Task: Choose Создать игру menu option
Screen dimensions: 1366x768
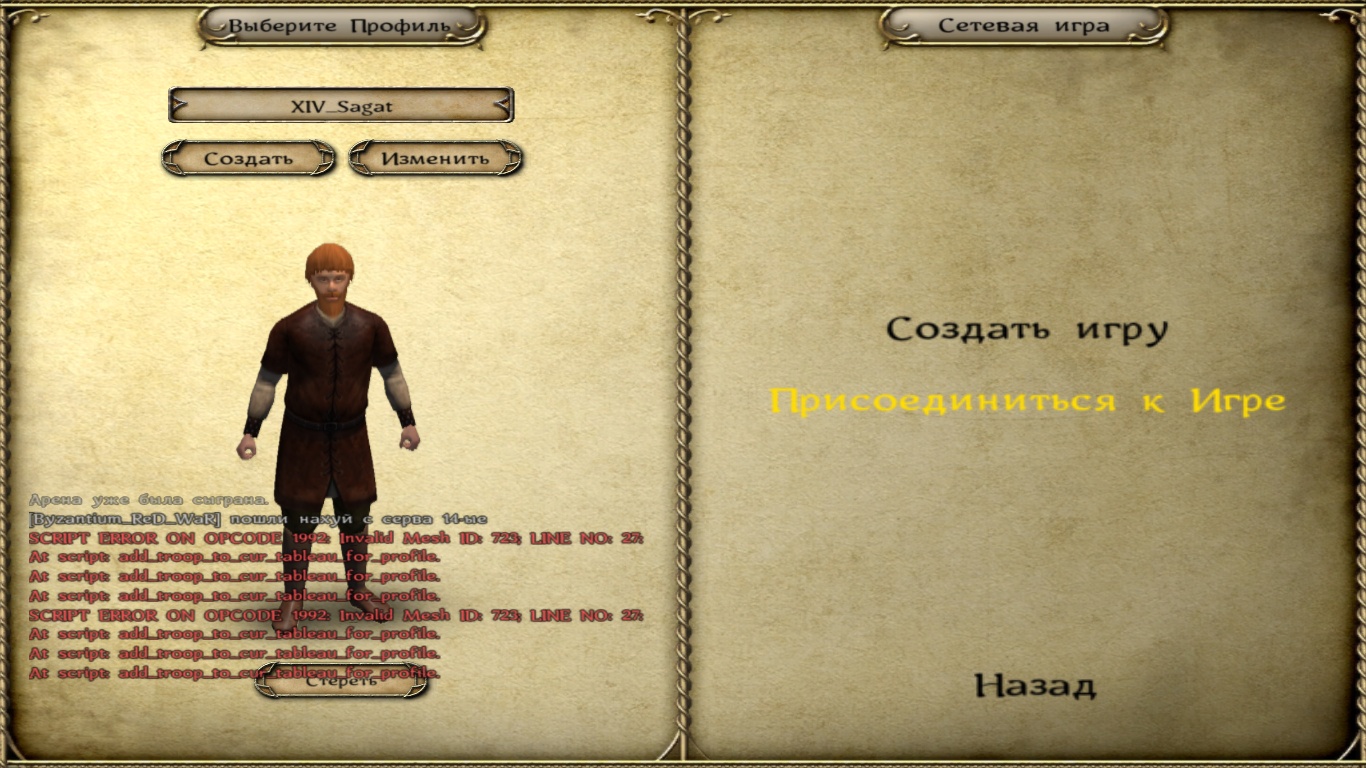Action: click(1027, 329)
